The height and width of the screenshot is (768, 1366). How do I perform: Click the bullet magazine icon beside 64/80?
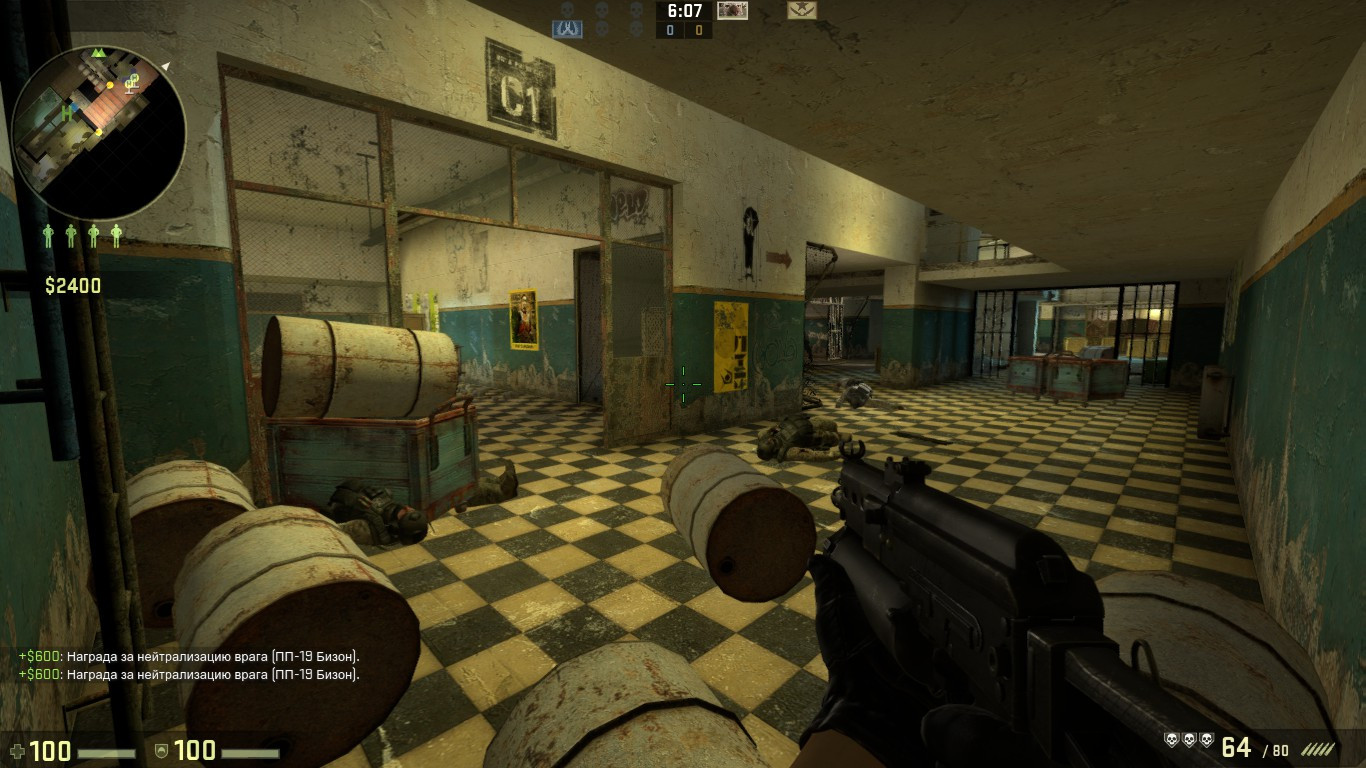coord(1318,749)
